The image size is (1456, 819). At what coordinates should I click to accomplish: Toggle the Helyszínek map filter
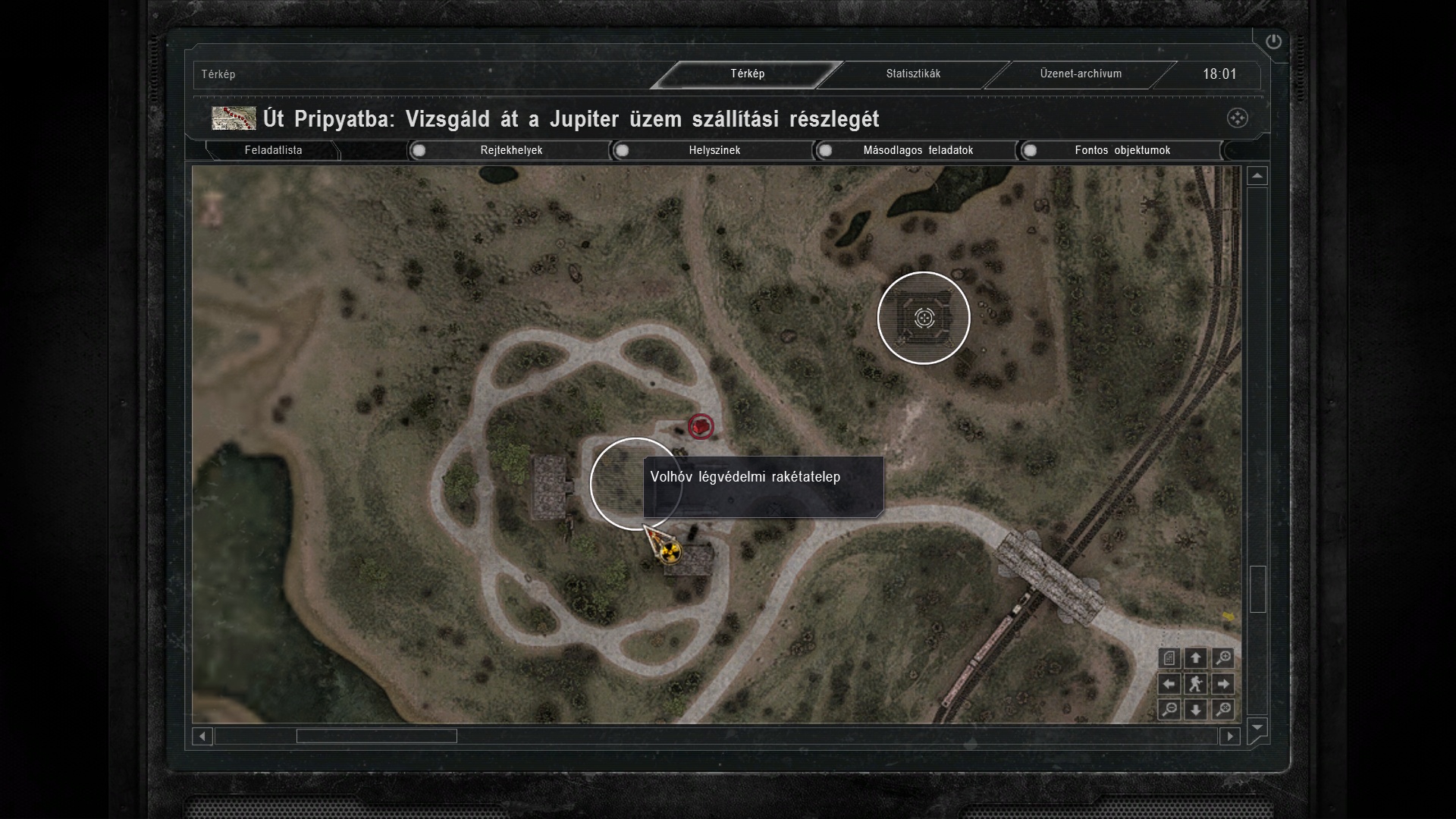[623, 150]
